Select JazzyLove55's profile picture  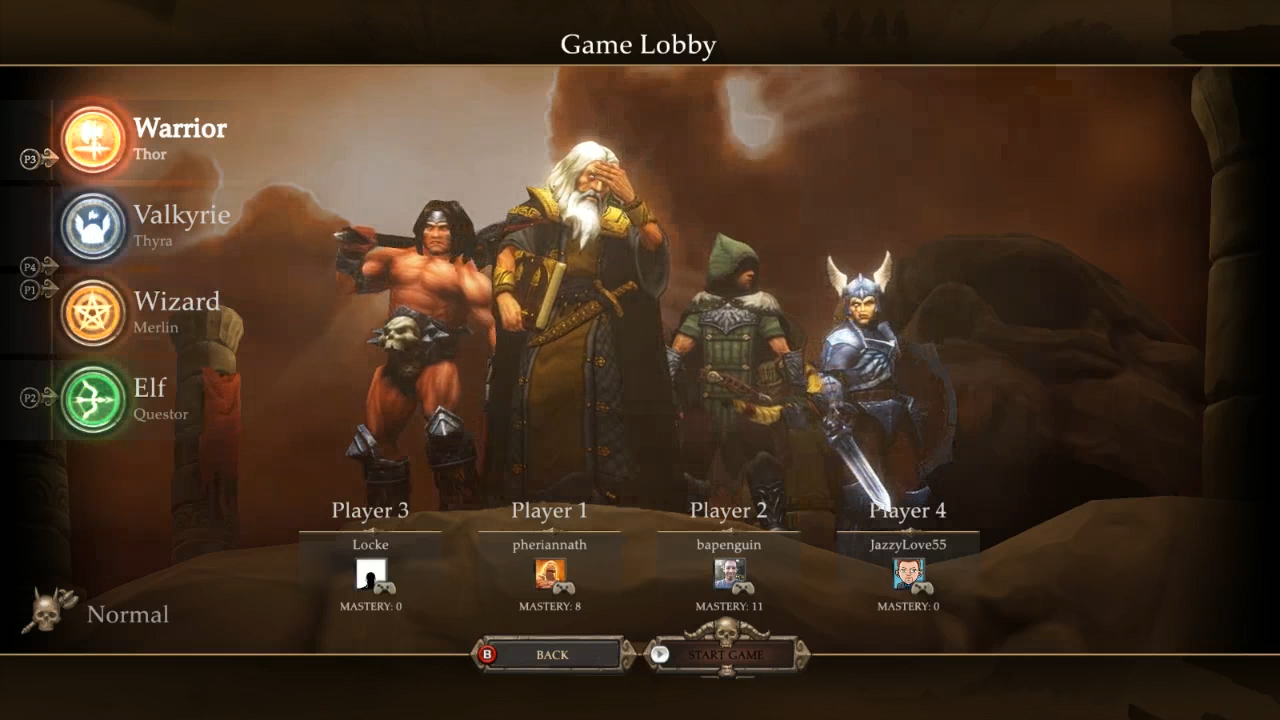click(907, 574)
